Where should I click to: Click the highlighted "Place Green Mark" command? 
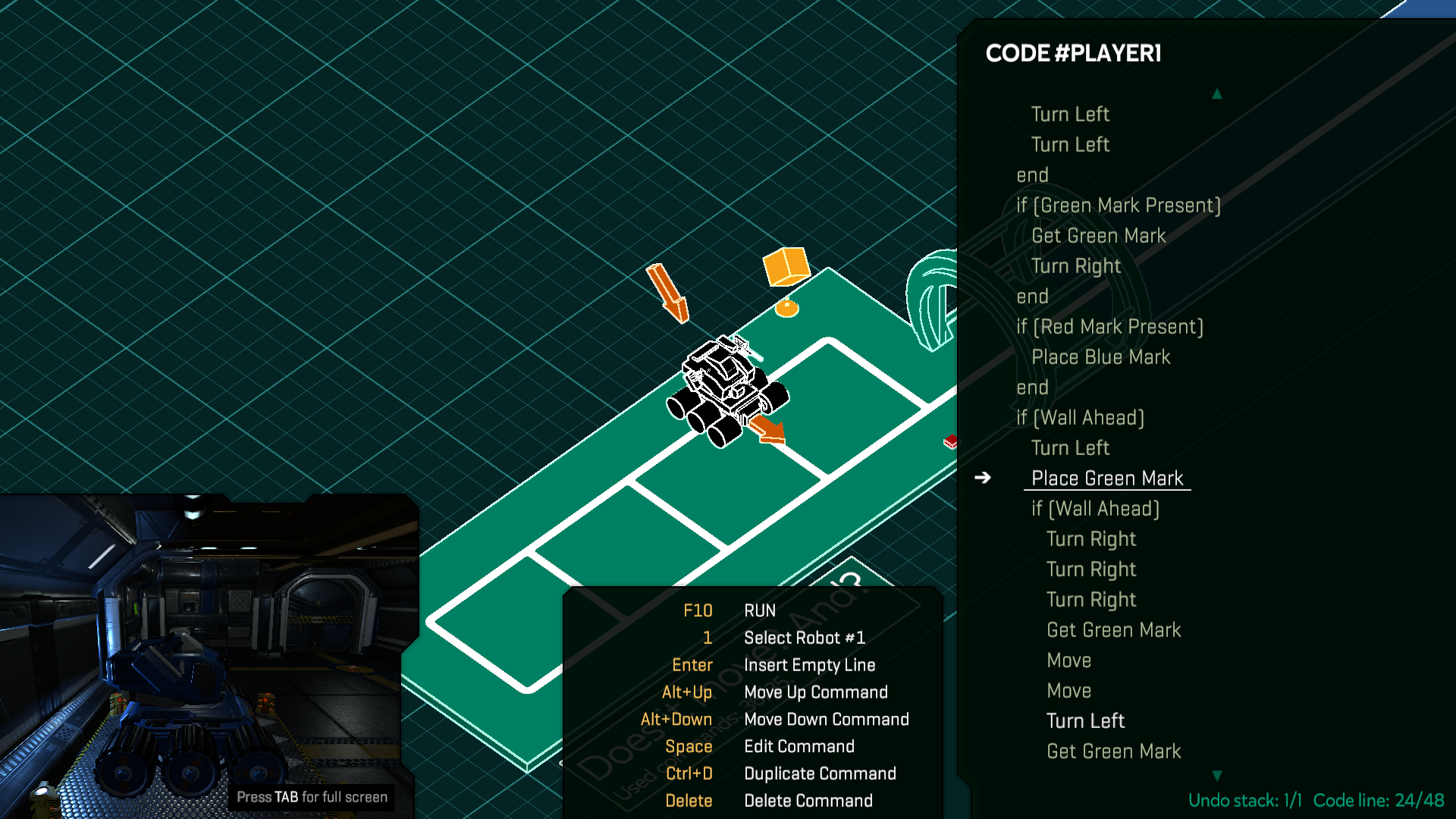coord(1106,479)
